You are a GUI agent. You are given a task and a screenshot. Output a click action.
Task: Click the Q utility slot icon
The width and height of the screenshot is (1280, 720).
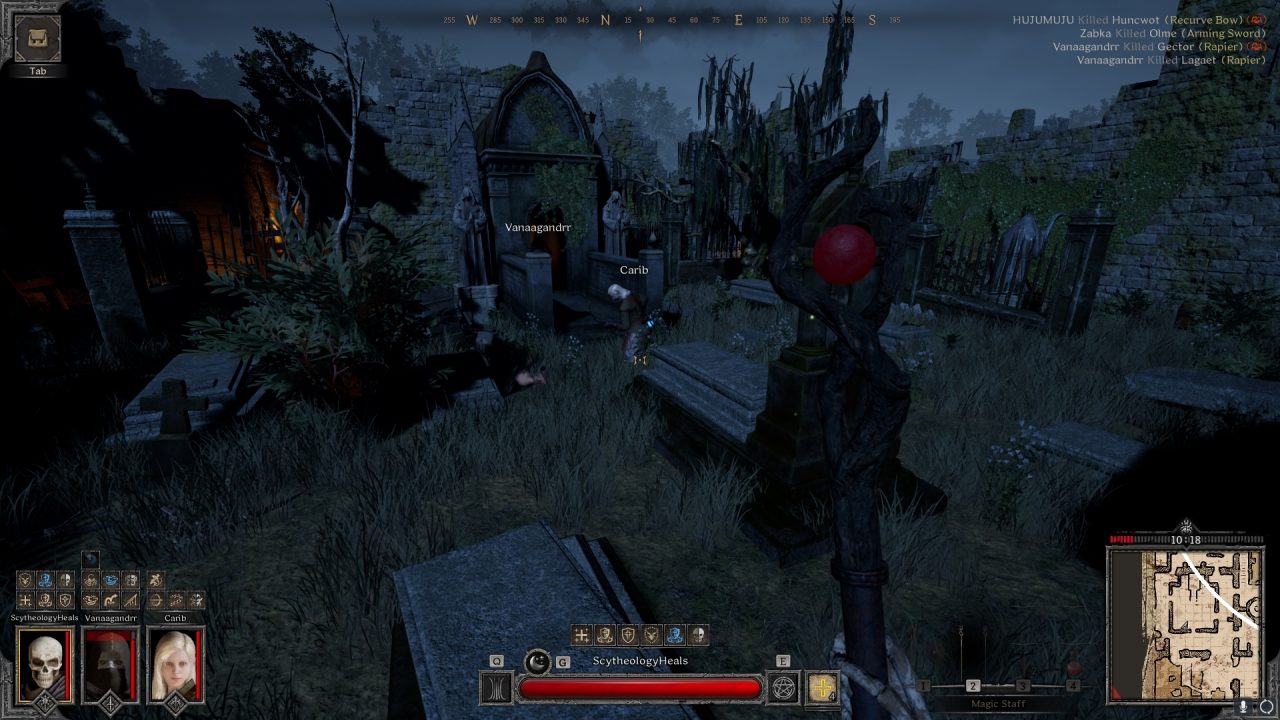click(x=495, y=687)
